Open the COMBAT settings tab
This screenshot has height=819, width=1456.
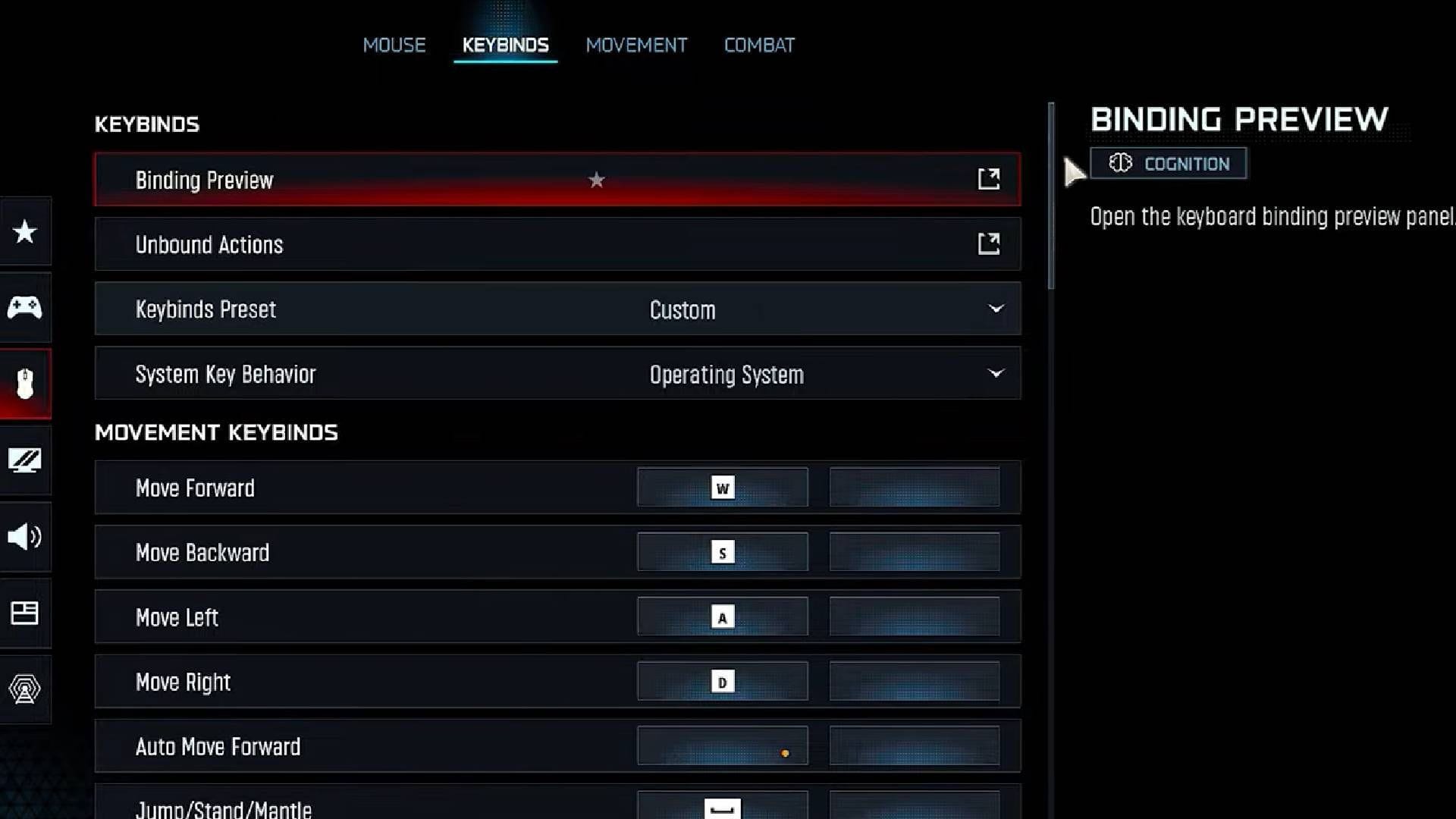point(758,45)
